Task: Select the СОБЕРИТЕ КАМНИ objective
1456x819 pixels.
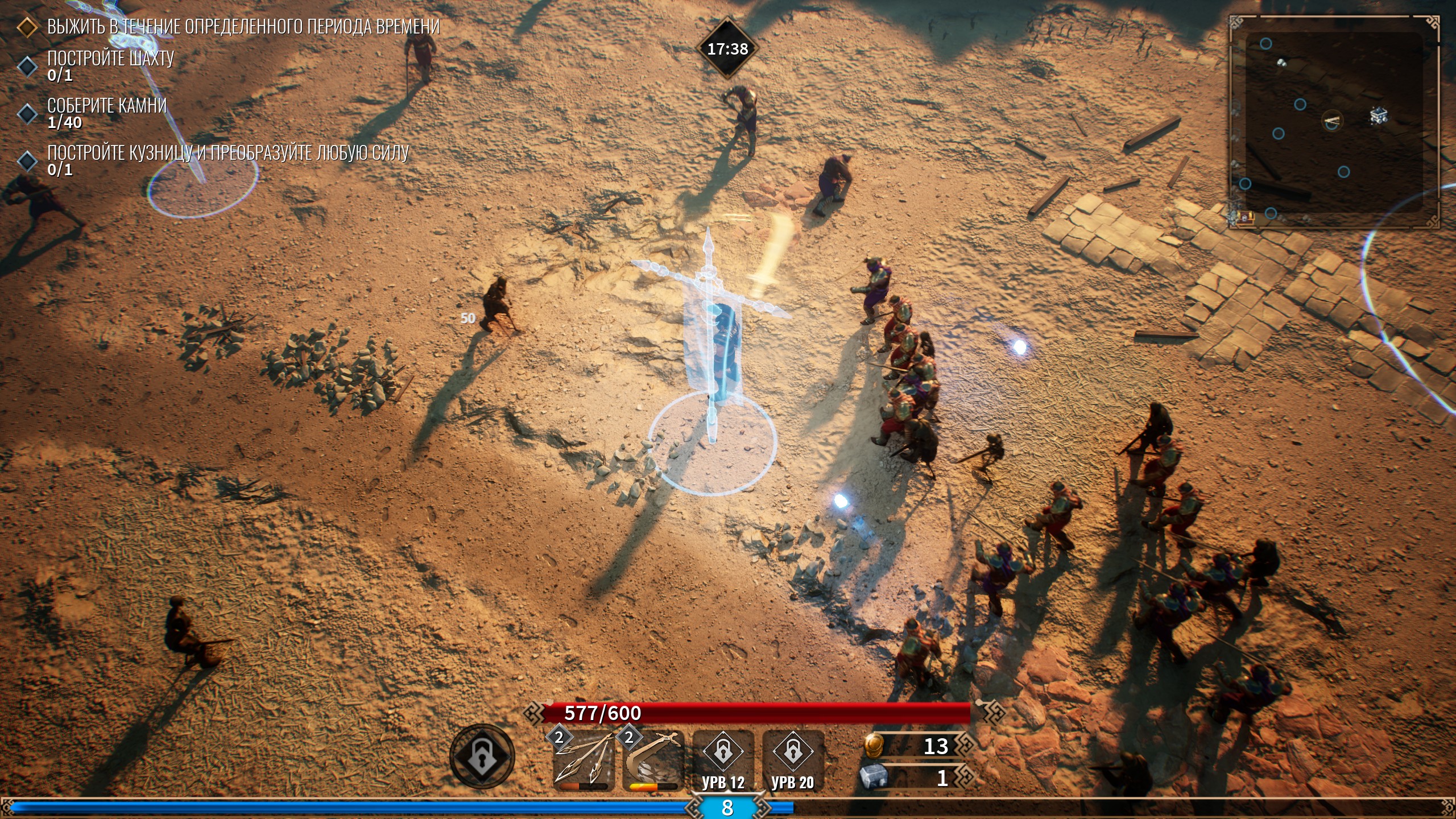Action: pyautogui.click(x=107, y=106)
